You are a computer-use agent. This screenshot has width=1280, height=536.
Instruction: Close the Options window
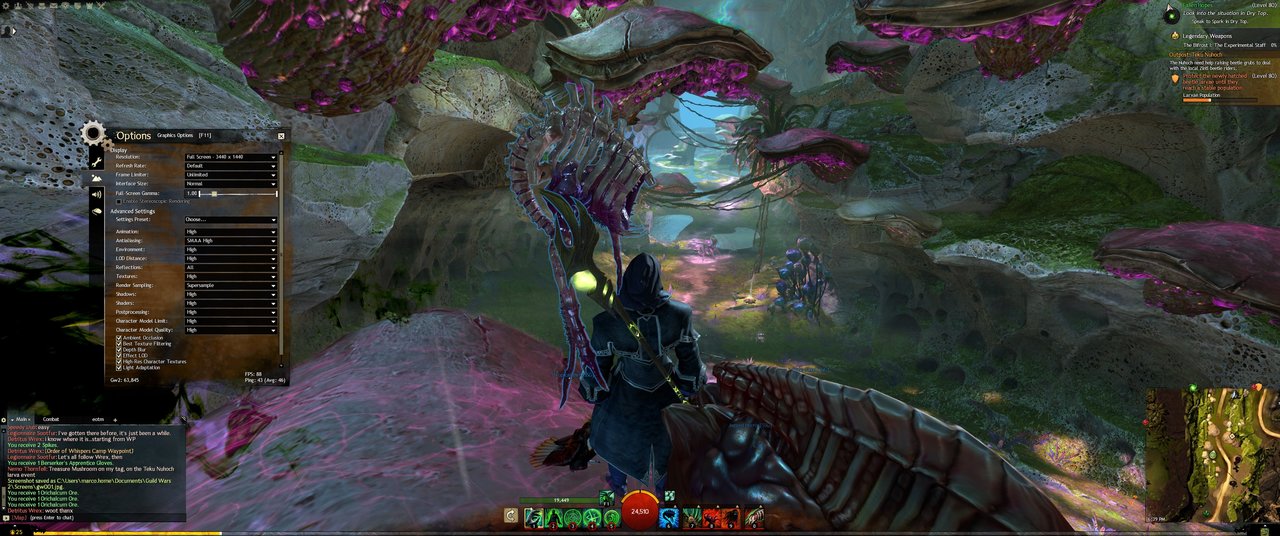coord(281,135)
